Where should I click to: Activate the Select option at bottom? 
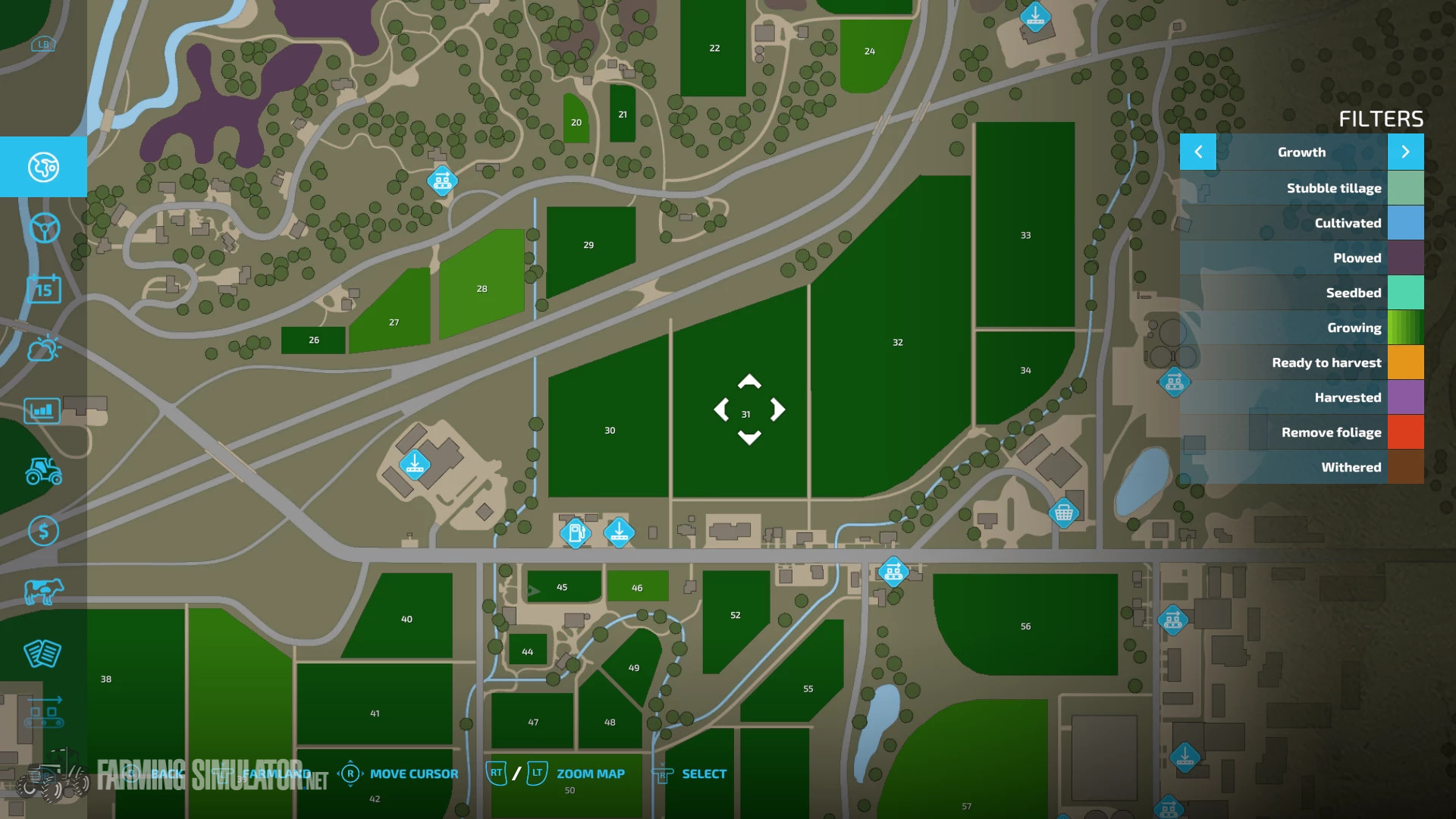tap(704, 773)
